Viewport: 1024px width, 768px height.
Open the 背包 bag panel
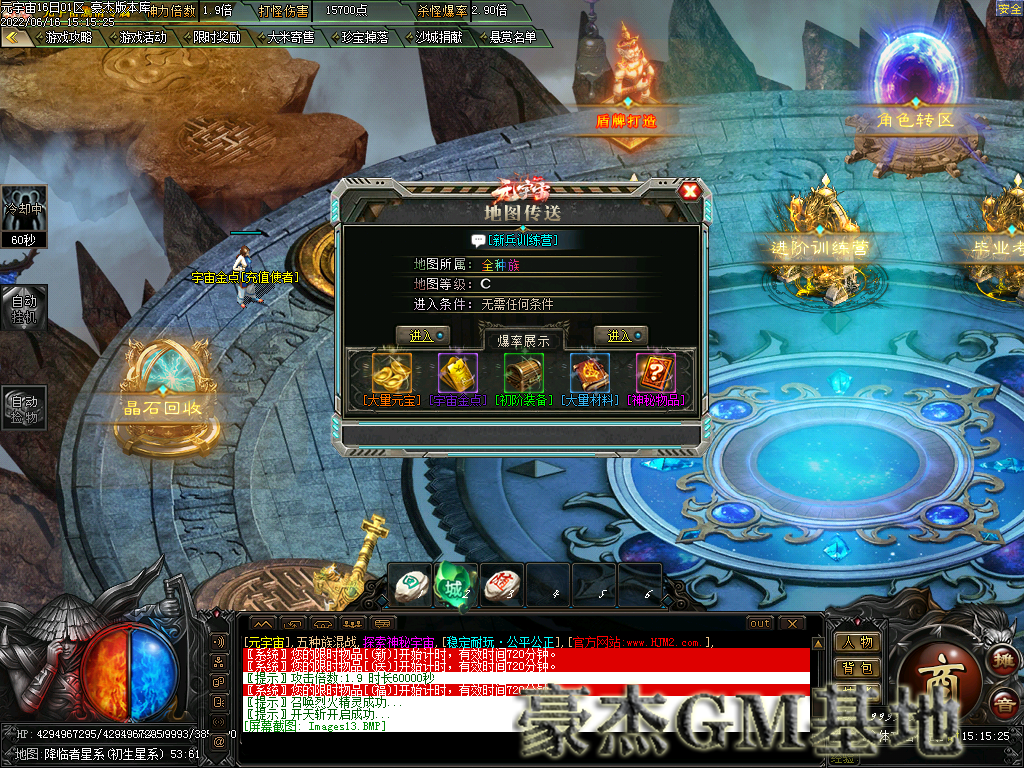pos(857,667)
